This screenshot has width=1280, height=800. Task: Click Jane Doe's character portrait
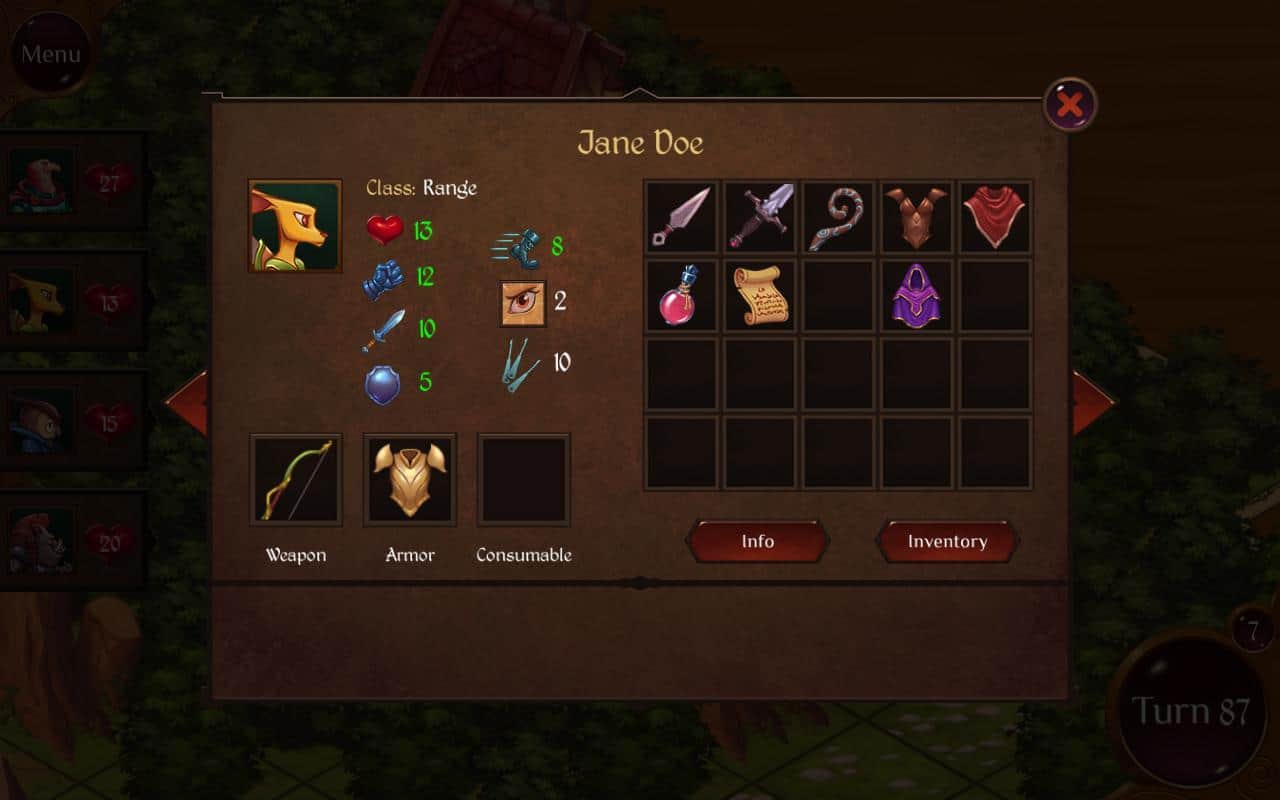click(295, 226)
